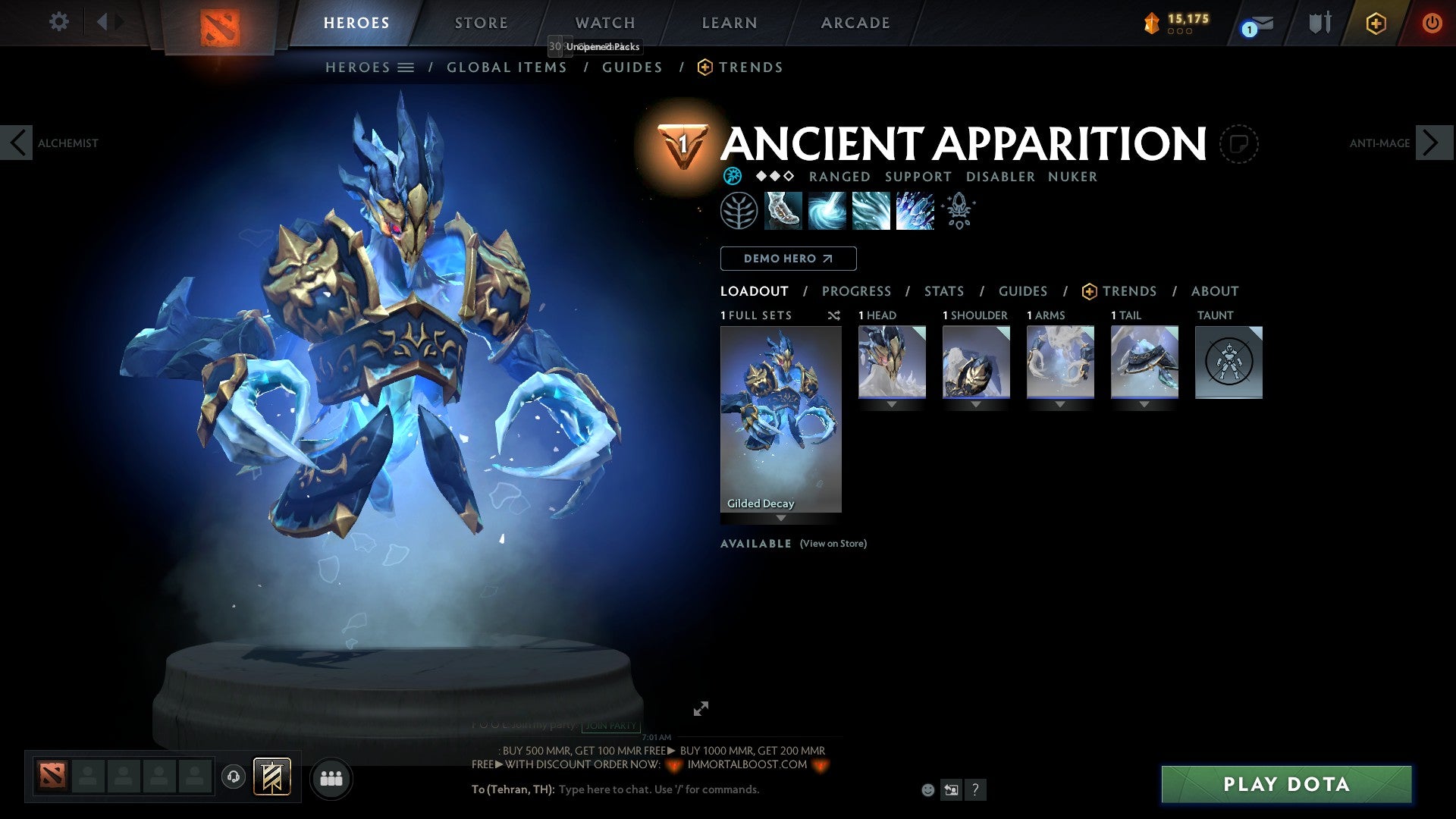Expand the Heroes hamburger menu
This screenshot has height=819, width=1456.
coord(406,67)
